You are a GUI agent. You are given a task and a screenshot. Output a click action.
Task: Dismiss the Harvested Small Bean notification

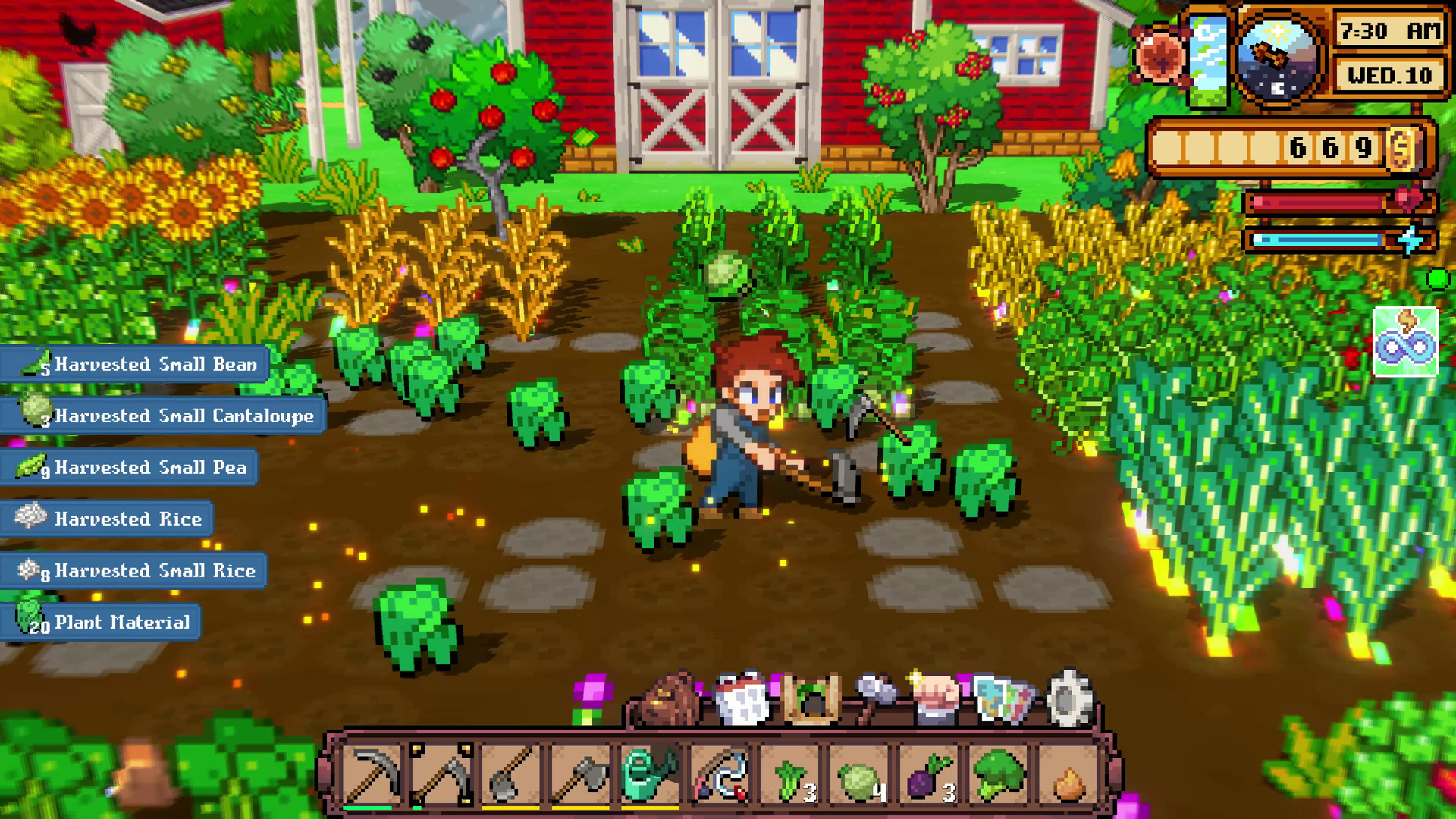133,365
